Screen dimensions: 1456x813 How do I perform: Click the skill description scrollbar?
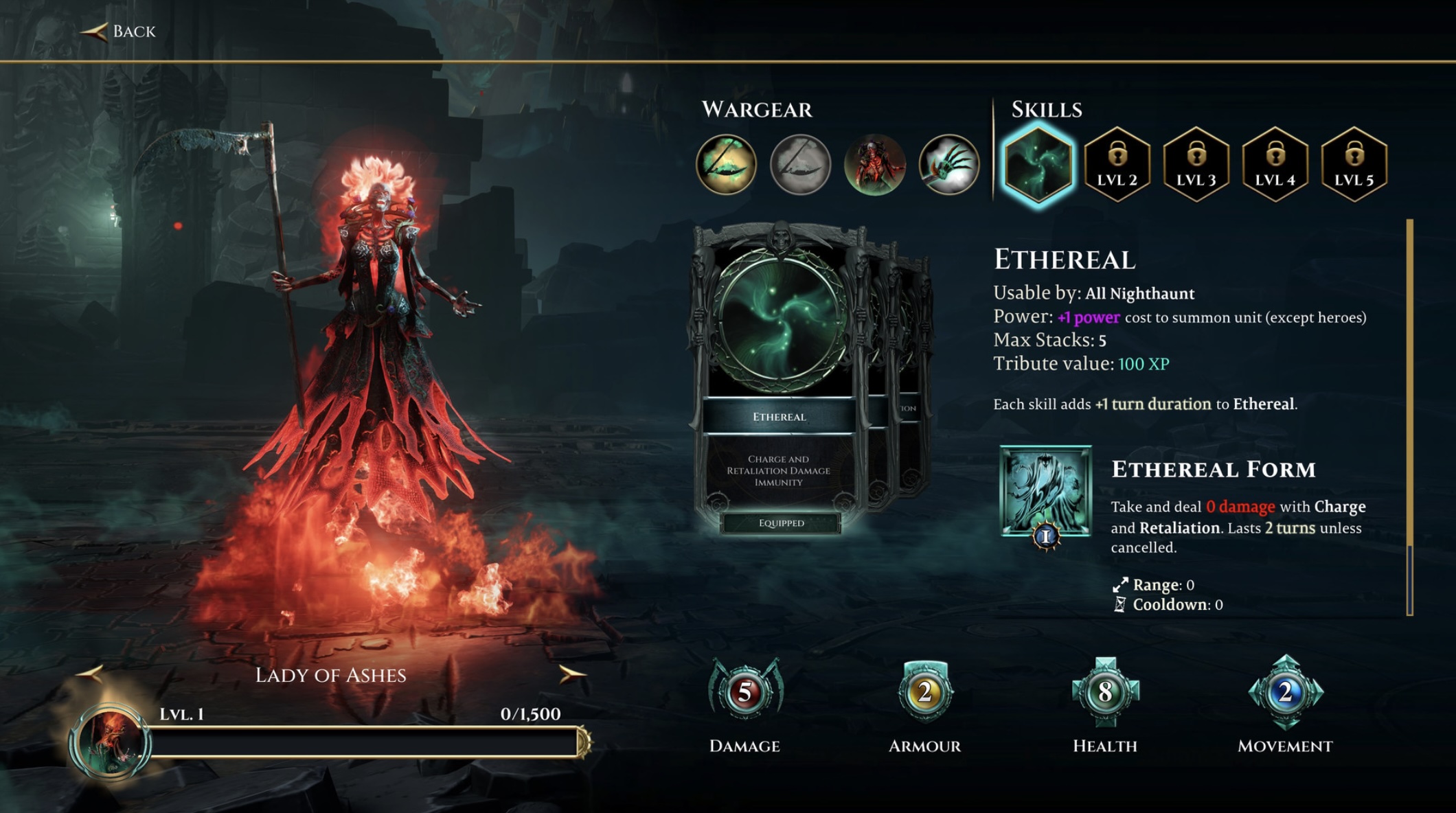click(x=1409, y=412)
